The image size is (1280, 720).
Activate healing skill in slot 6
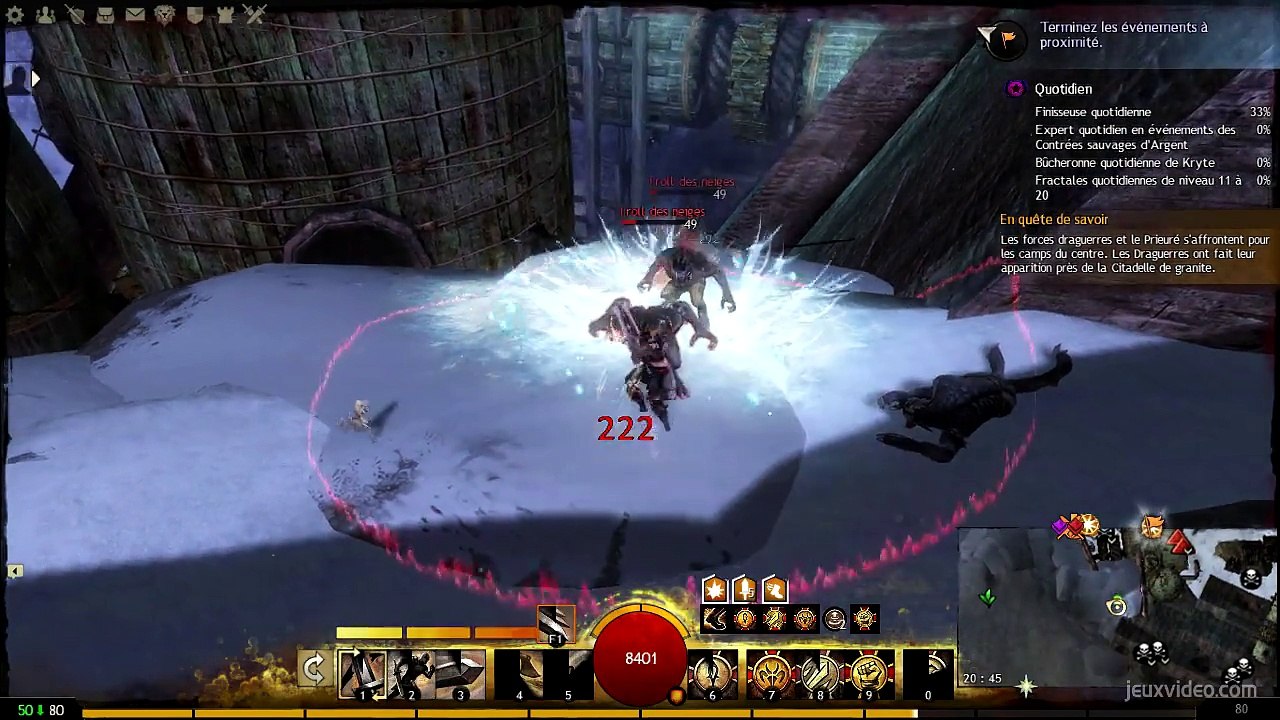[x=712, y=673]
